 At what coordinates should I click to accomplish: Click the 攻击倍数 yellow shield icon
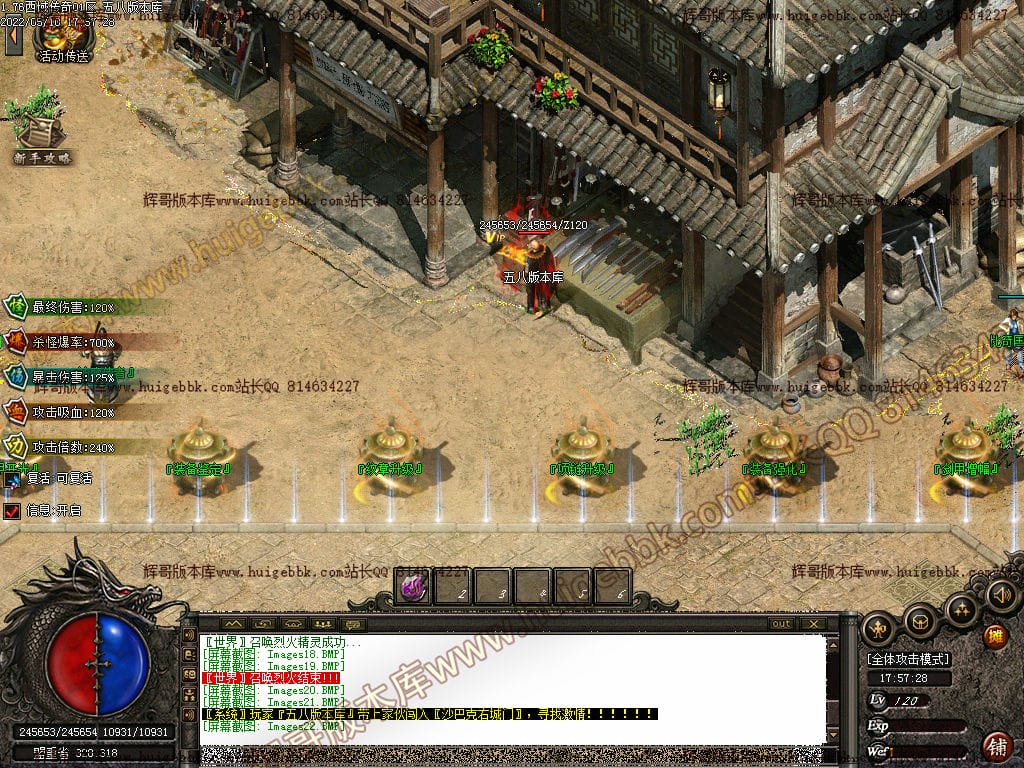(x=17, y=446)
